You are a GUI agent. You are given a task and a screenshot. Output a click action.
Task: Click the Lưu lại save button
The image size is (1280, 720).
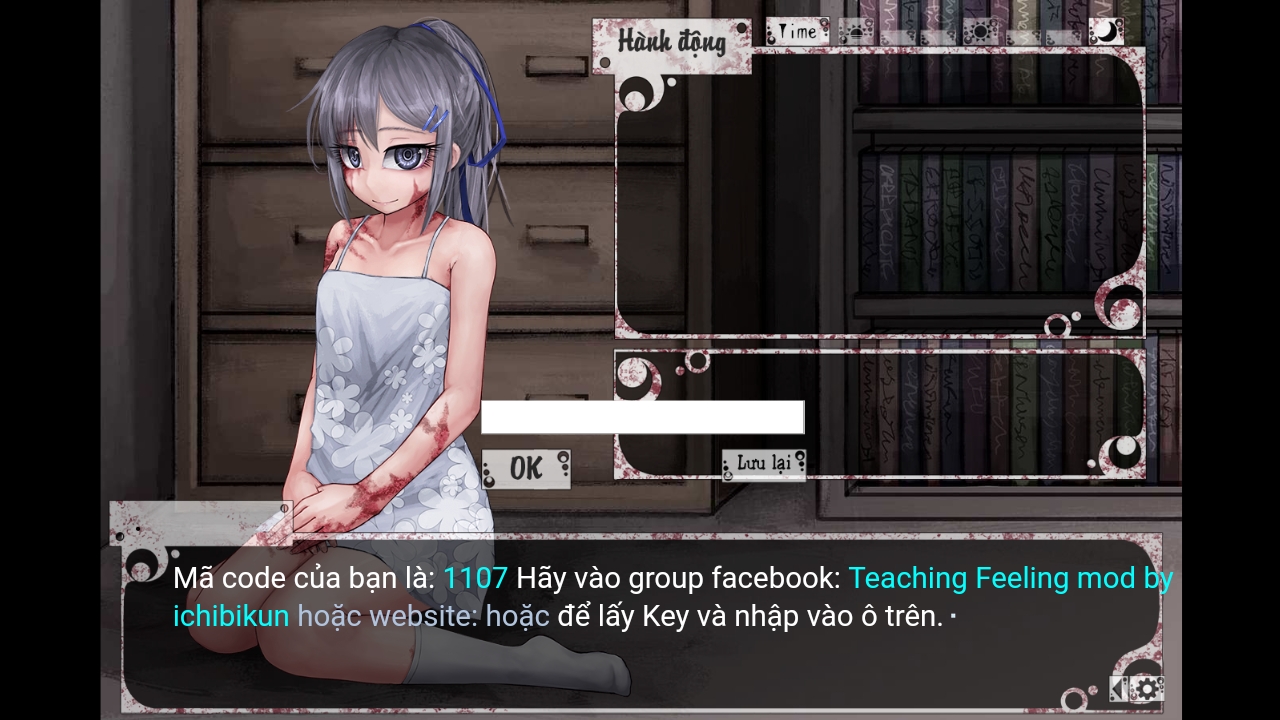coord(764,463)
